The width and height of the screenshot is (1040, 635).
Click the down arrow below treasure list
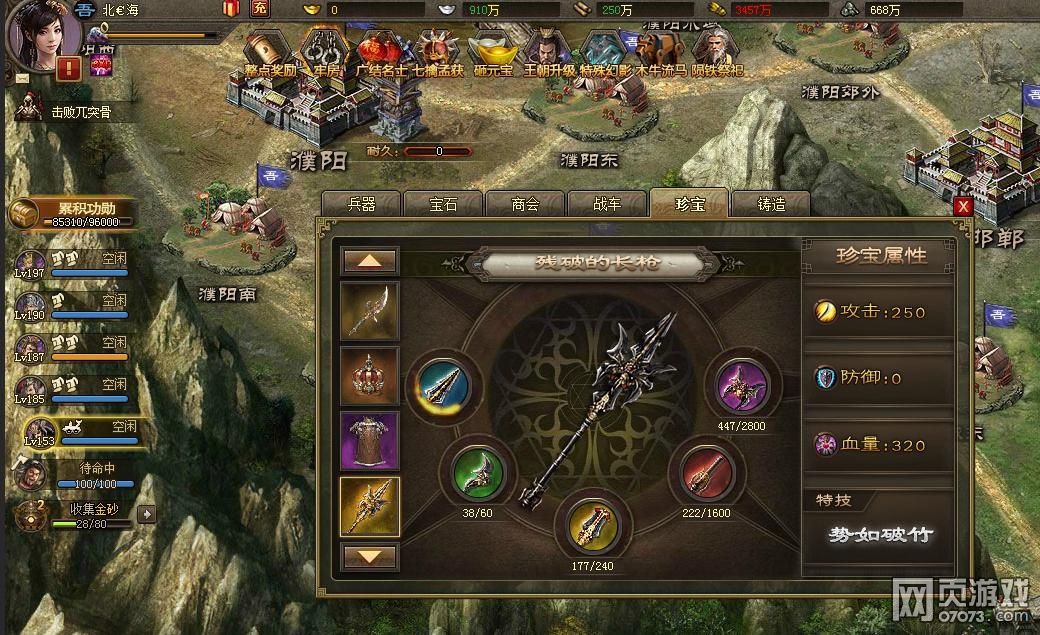[x=370, y=556]
